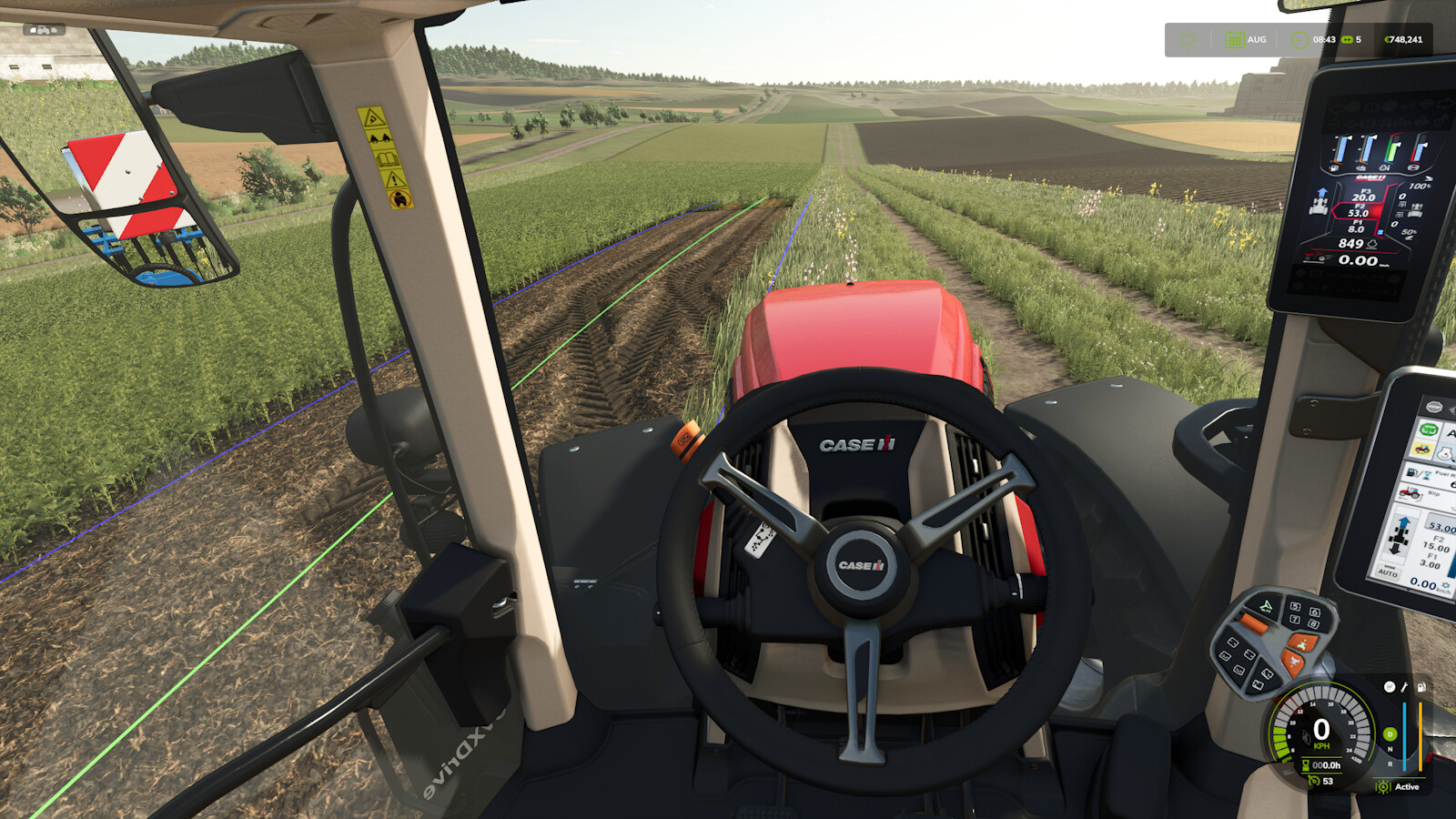Click the blue vertical gauge bar near the speedometer

[x=1405, y=736]
